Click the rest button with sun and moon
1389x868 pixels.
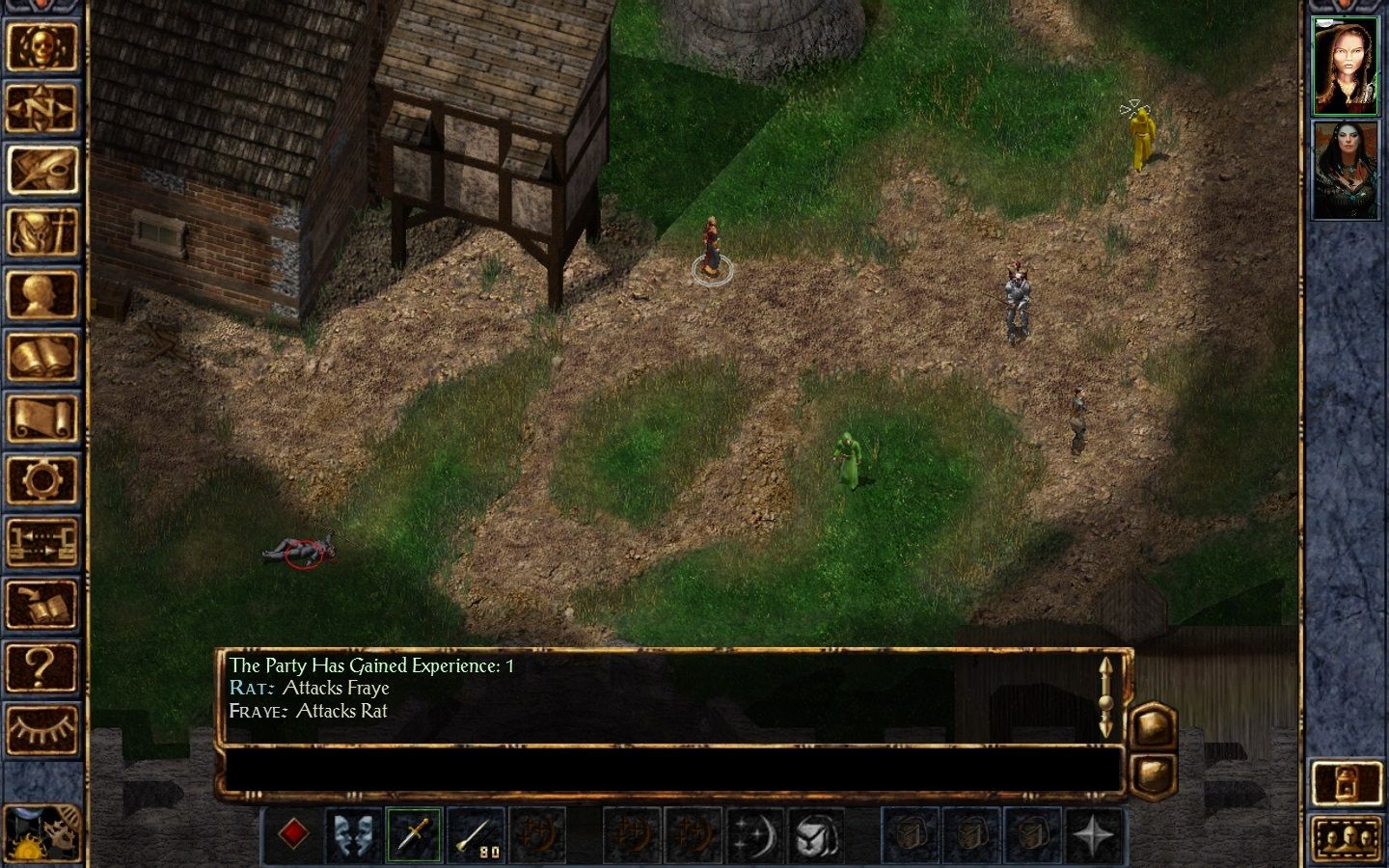[41, 831]
